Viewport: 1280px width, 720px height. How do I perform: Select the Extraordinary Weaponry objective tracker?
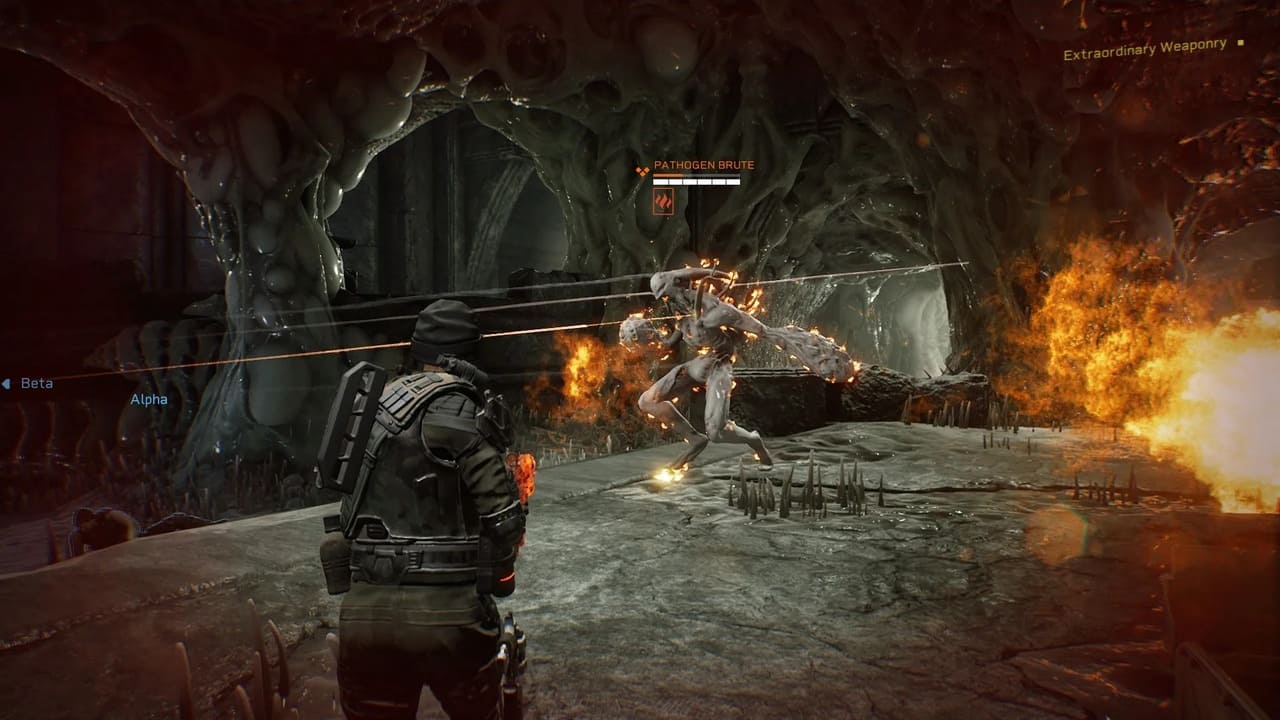1145,49
